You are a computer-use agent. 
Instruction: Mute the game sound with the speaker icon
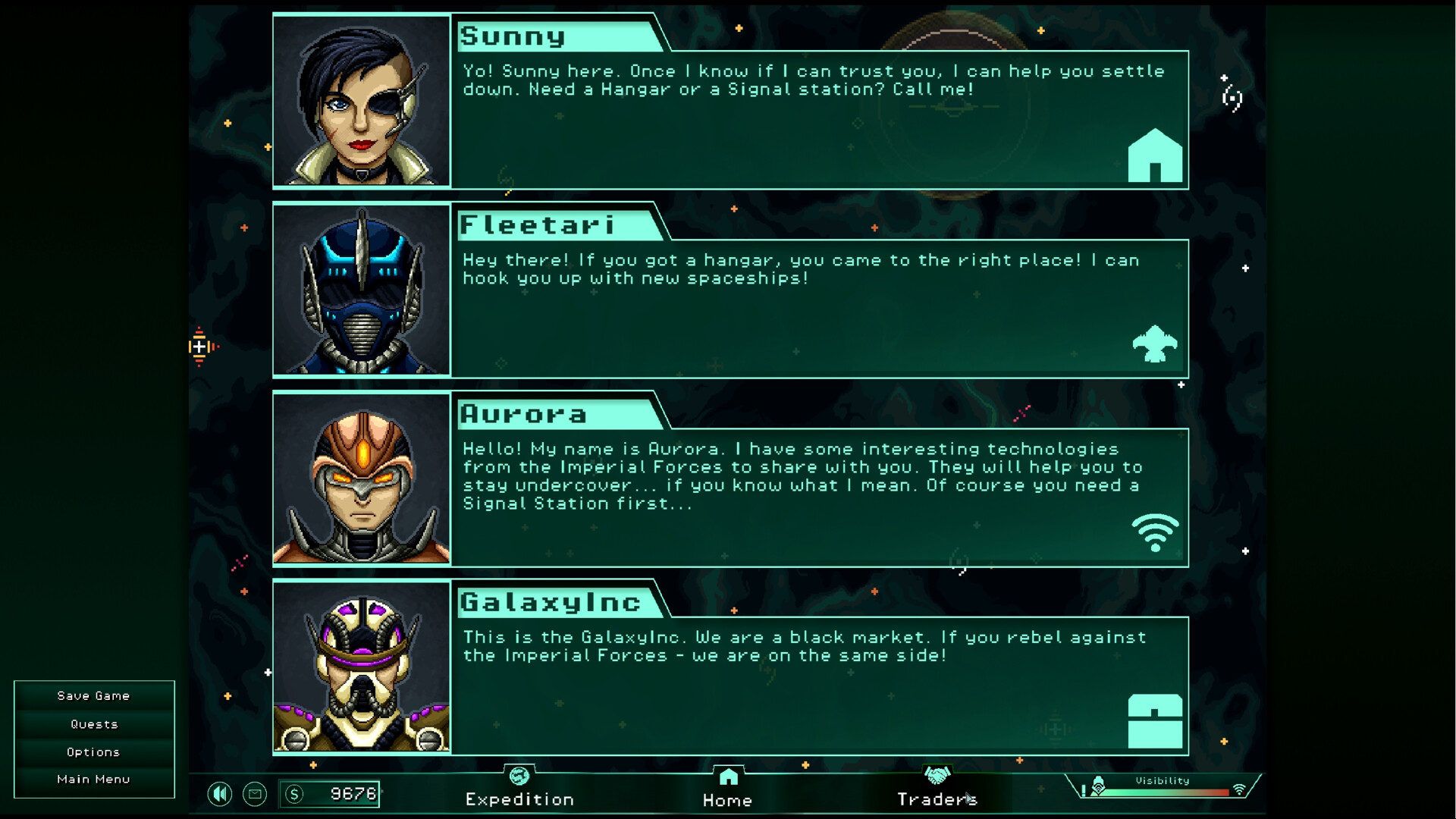220,794
